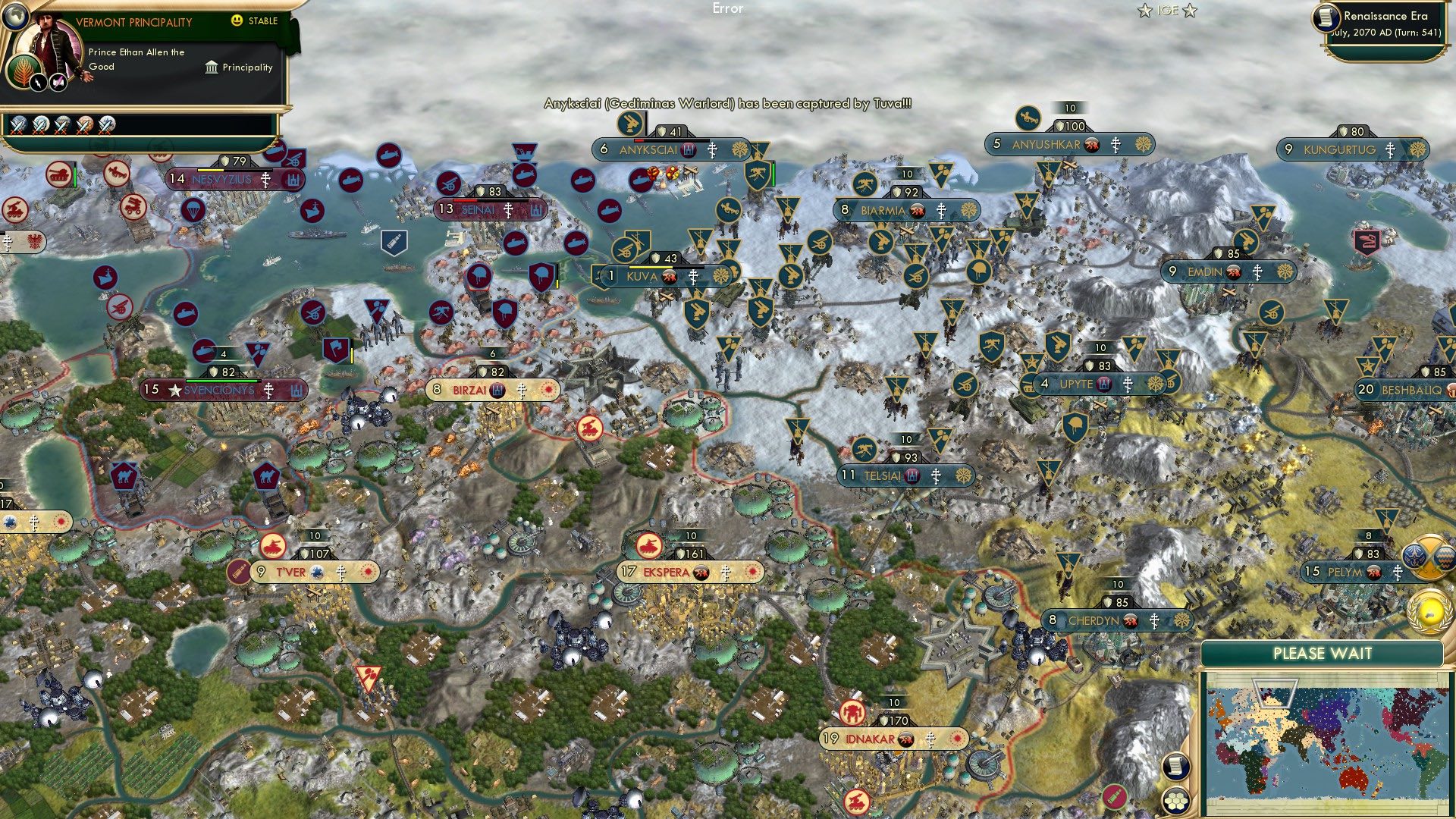Image resolution: width=1456 pixels, height=819 pixels.
Task: Click the PLEASE WAIT turn button
Action: pos(1322,654)
